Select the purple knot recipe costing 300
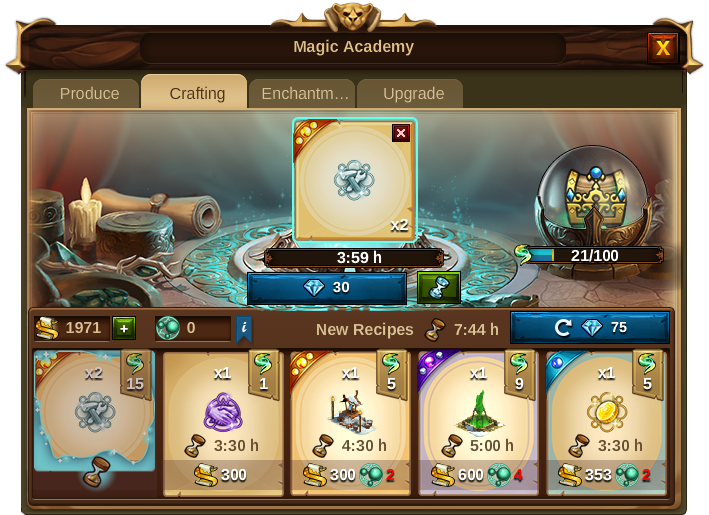 223,422
